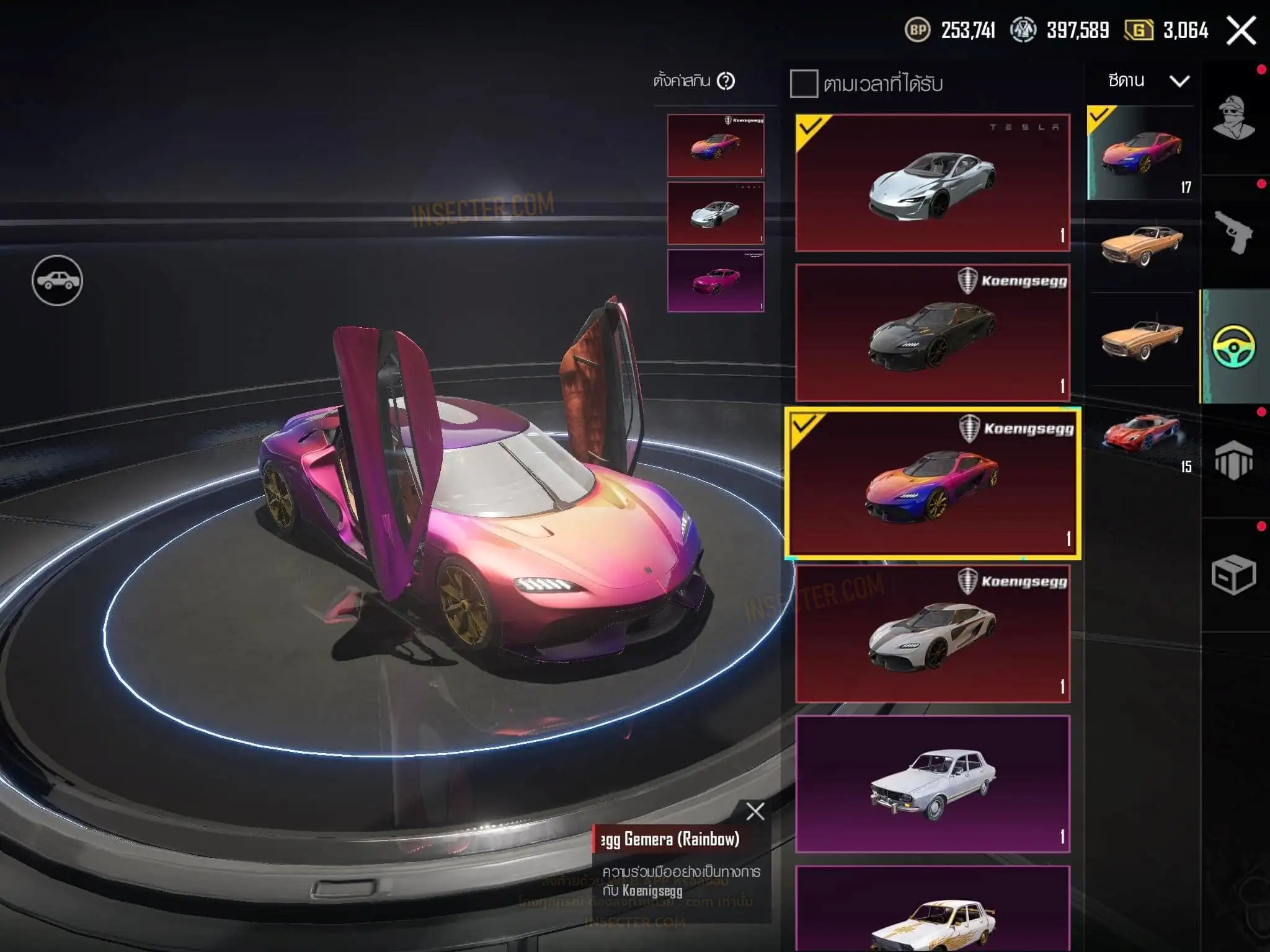
Task: Switch to the character outfit tab
Action: click(x=1234, y=118)
